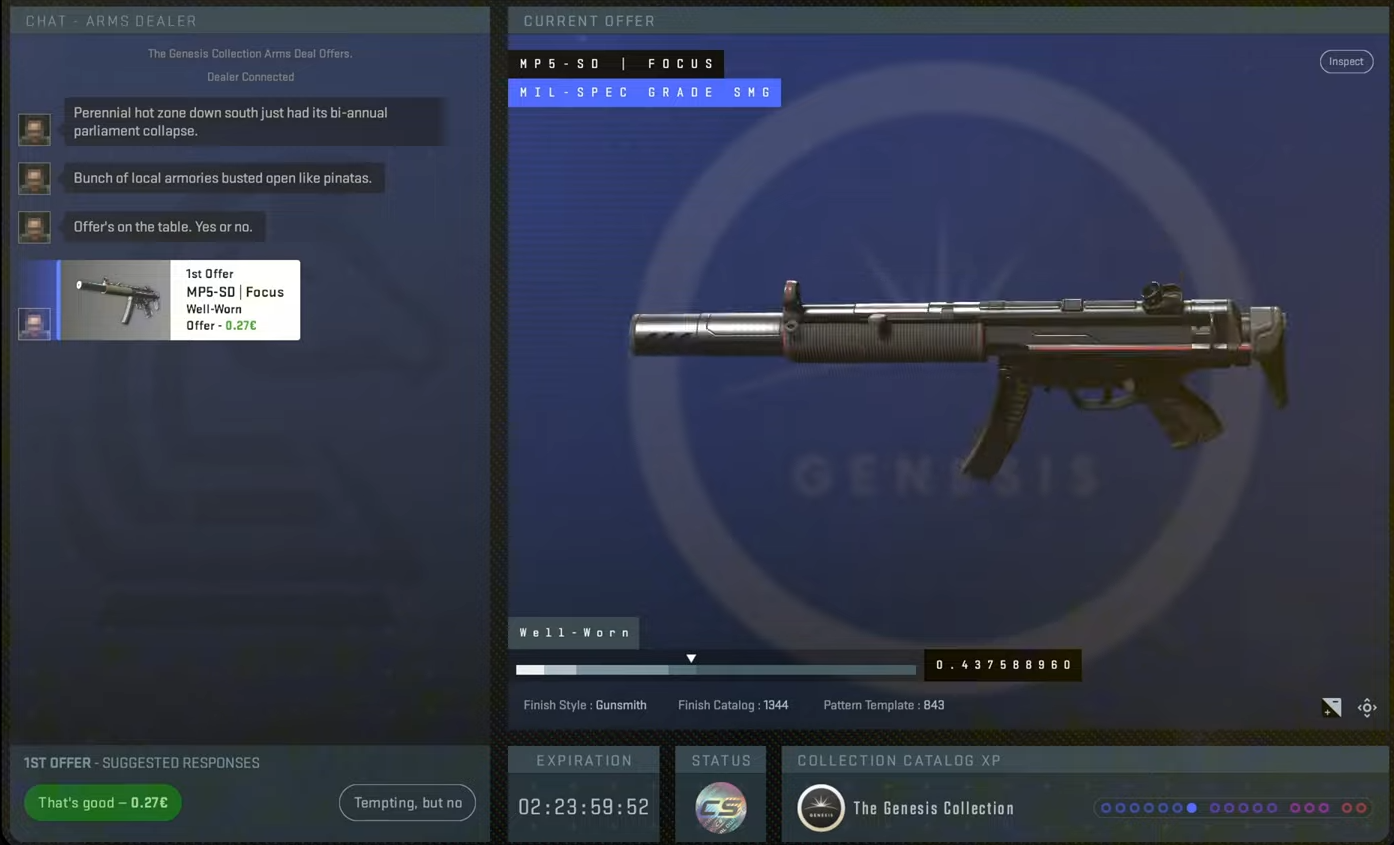Select the pan view control icon
Viewport: 1394px width, 845px height.
[1367, 707]
